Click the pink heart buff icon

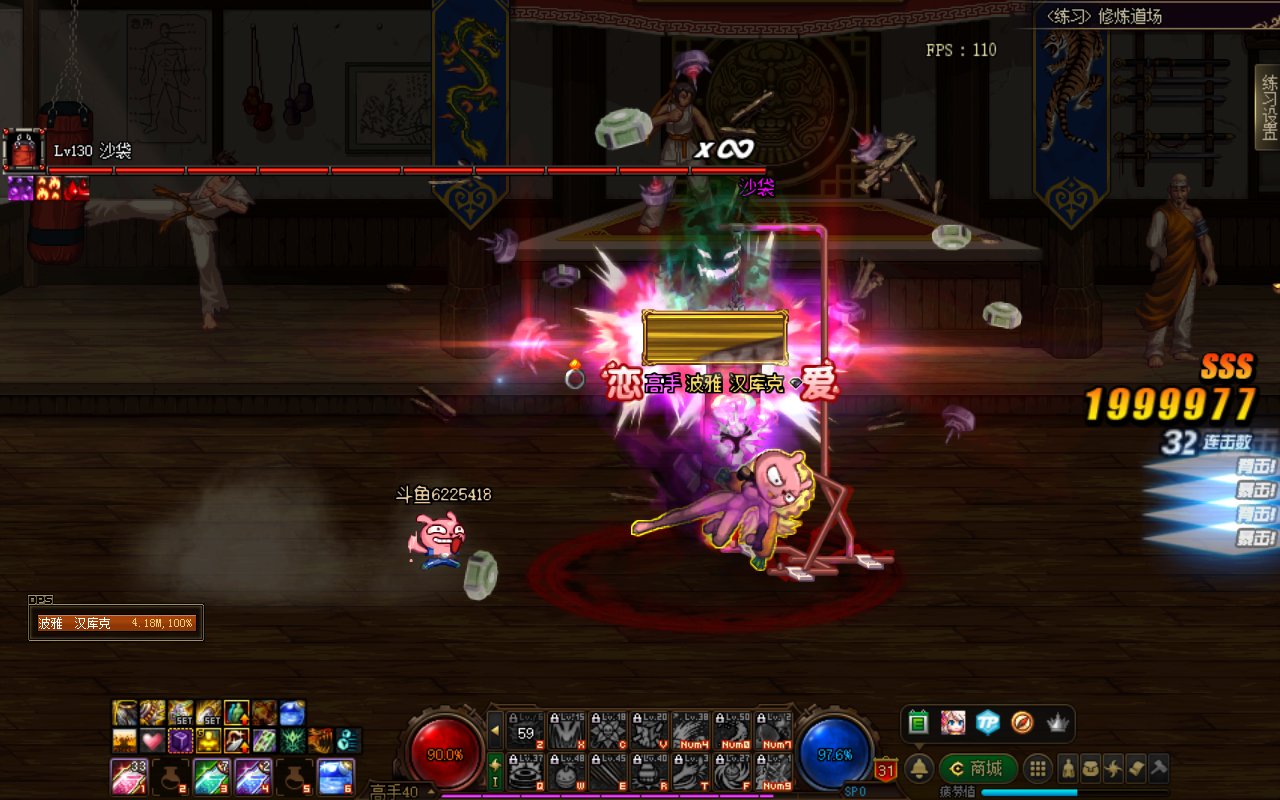click(152, 741)
